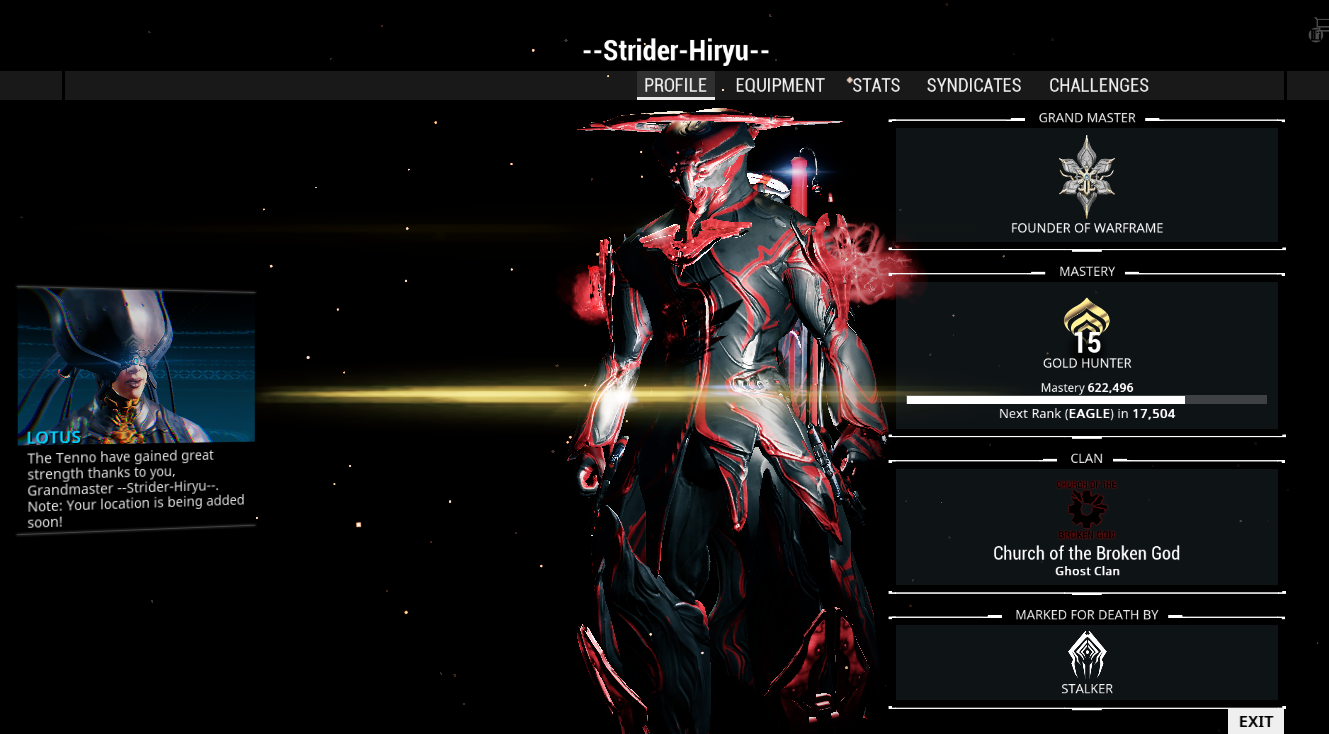
Task: Open the Church of the Broken God clan emblem
Action: tap(1086, 510)
